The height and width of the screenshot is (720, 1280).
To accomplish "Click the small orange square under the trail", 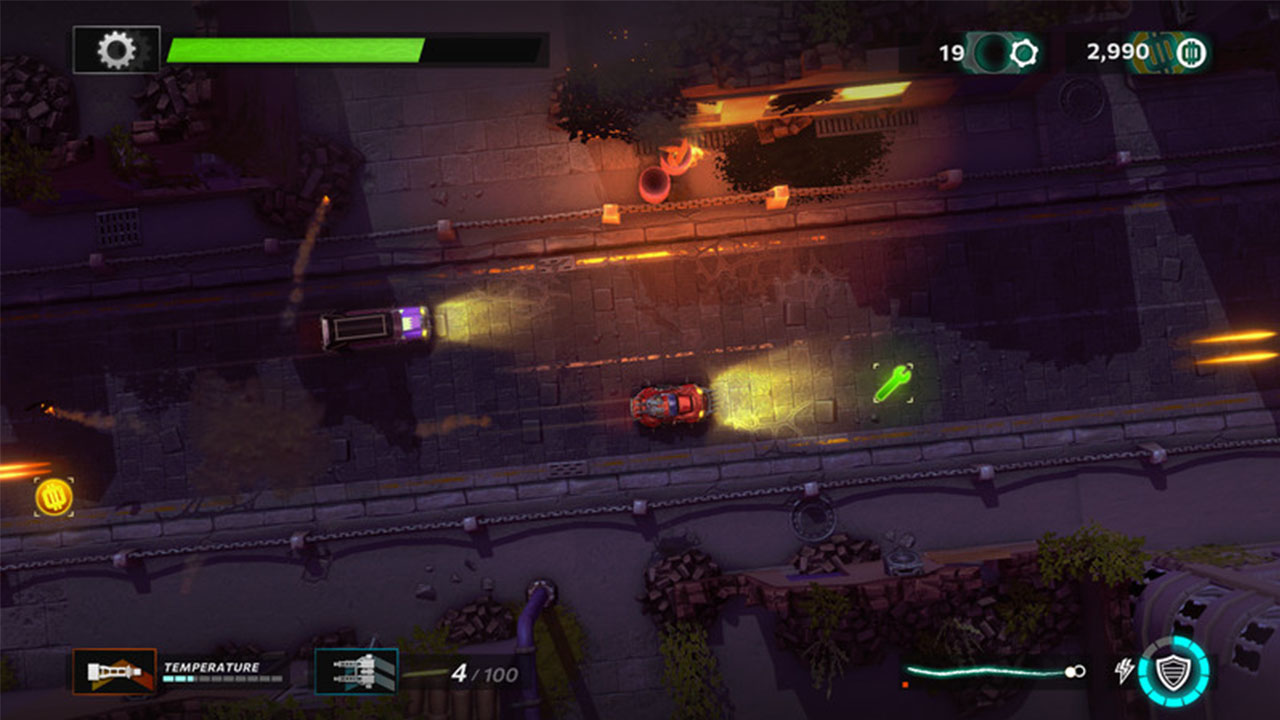I will (905, 684).
